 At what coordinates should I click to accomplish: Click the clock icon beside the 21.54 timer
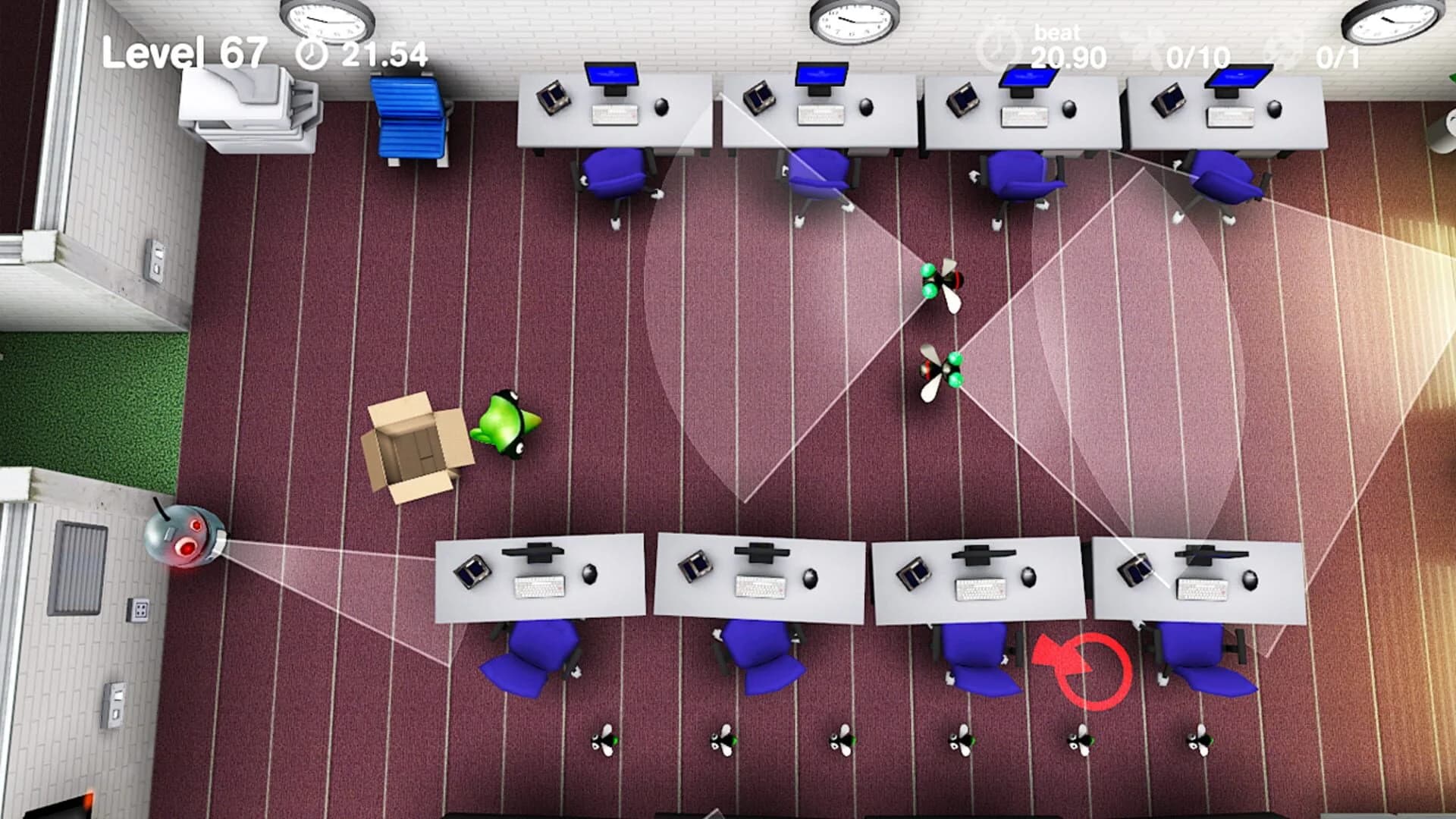[313, 54]
